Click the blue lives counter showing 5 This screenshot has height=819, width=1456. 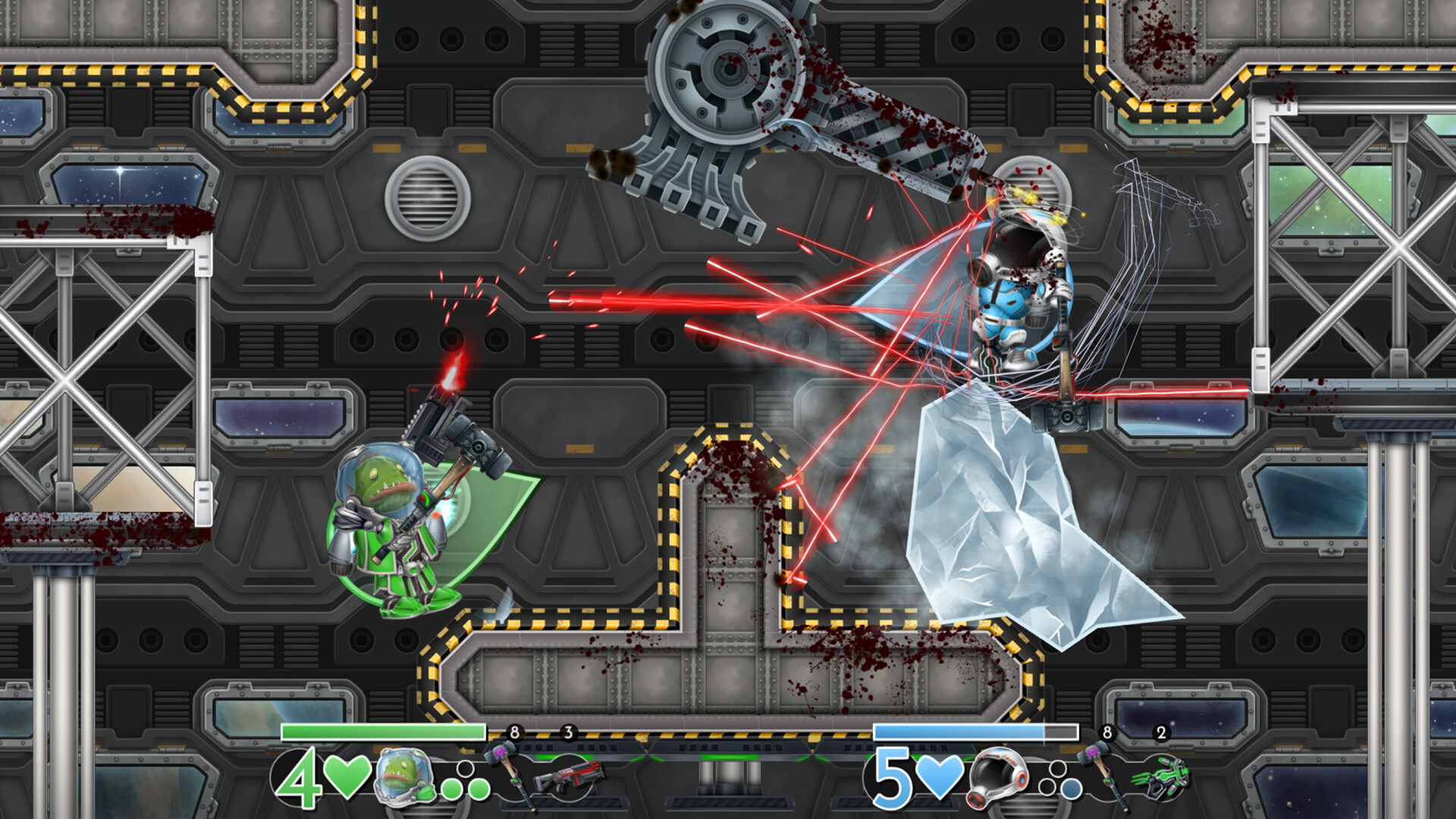893,777
